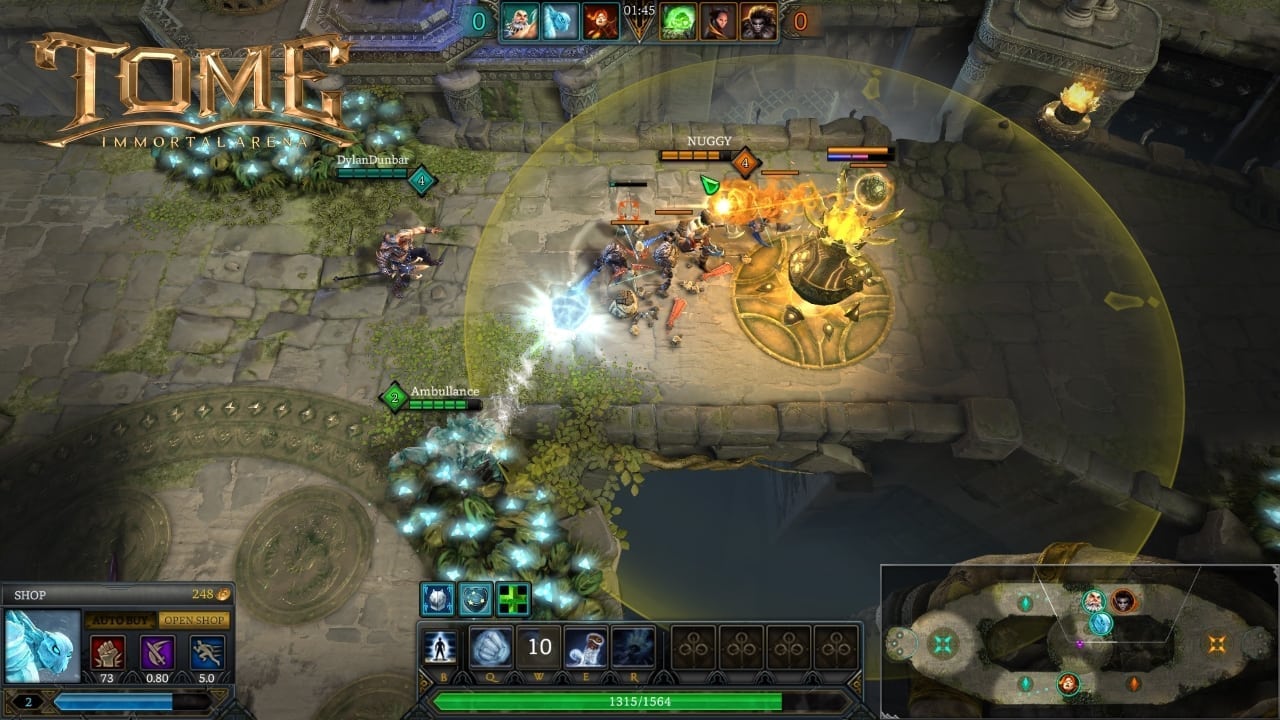Click the red fist attack stat icon
Viewport: 1280px width, 720px height.
point(108,652)
